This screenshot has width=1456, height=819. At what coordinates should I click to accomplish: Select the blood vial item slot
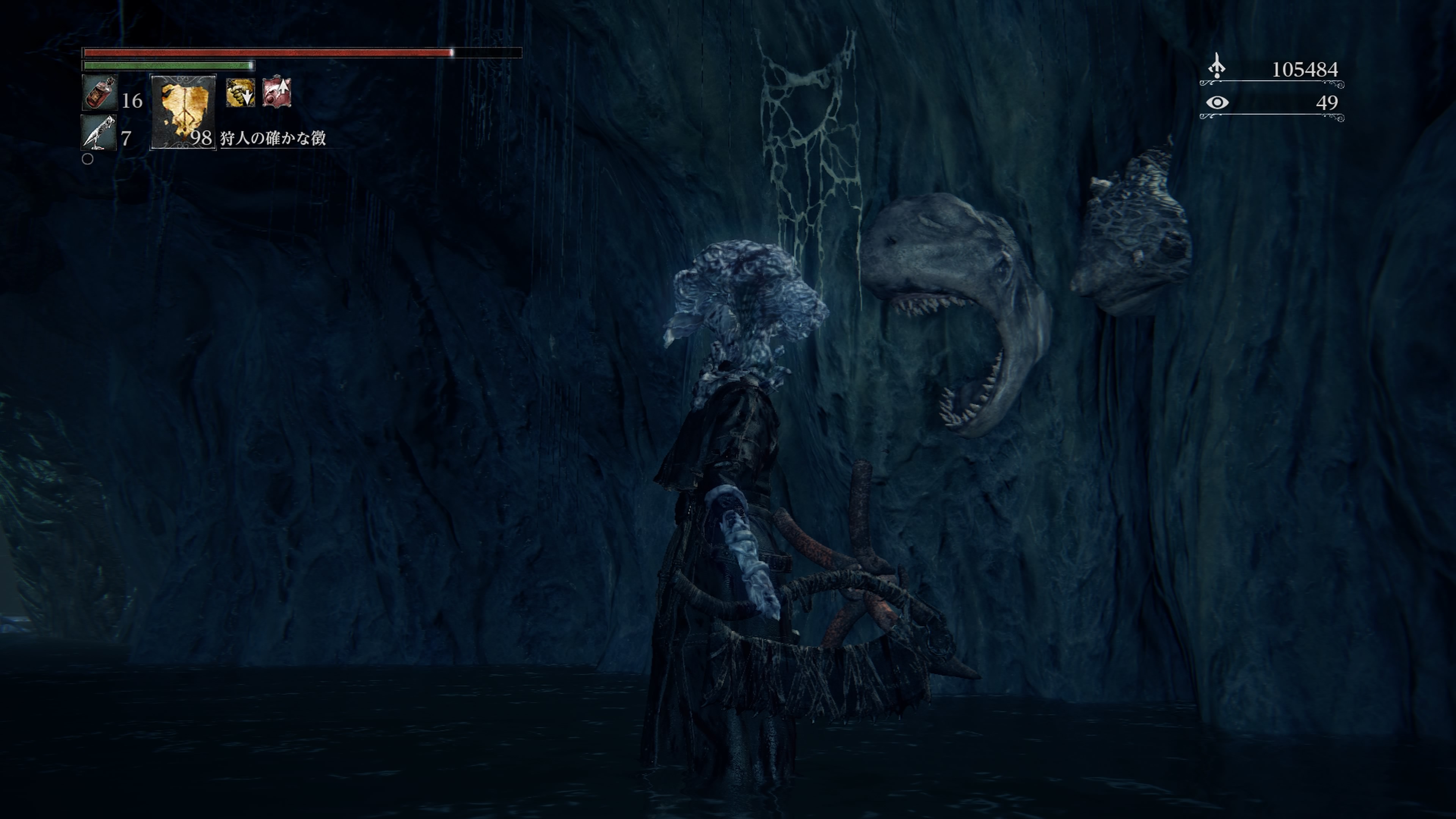click(x=99, y=93)
